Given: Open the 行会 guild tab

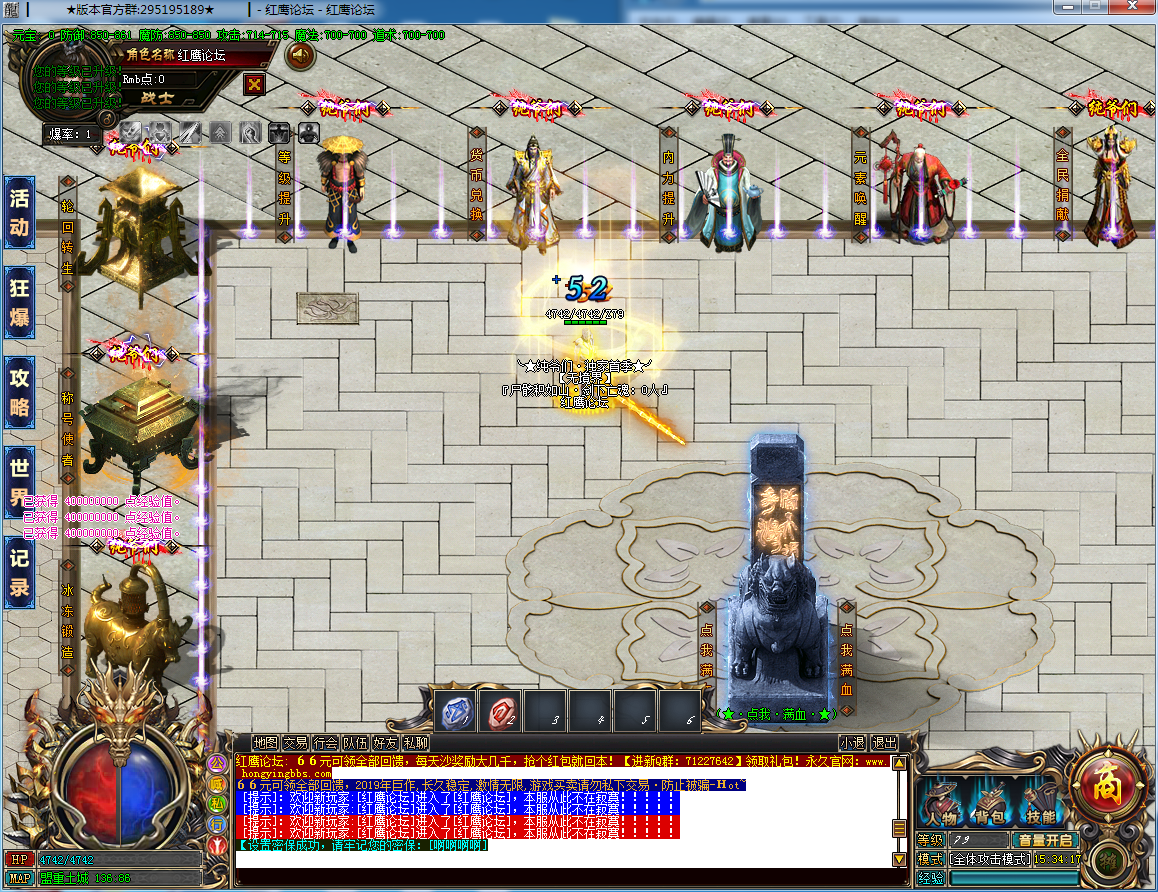Looking at the screenshot, I should point(325,743).
